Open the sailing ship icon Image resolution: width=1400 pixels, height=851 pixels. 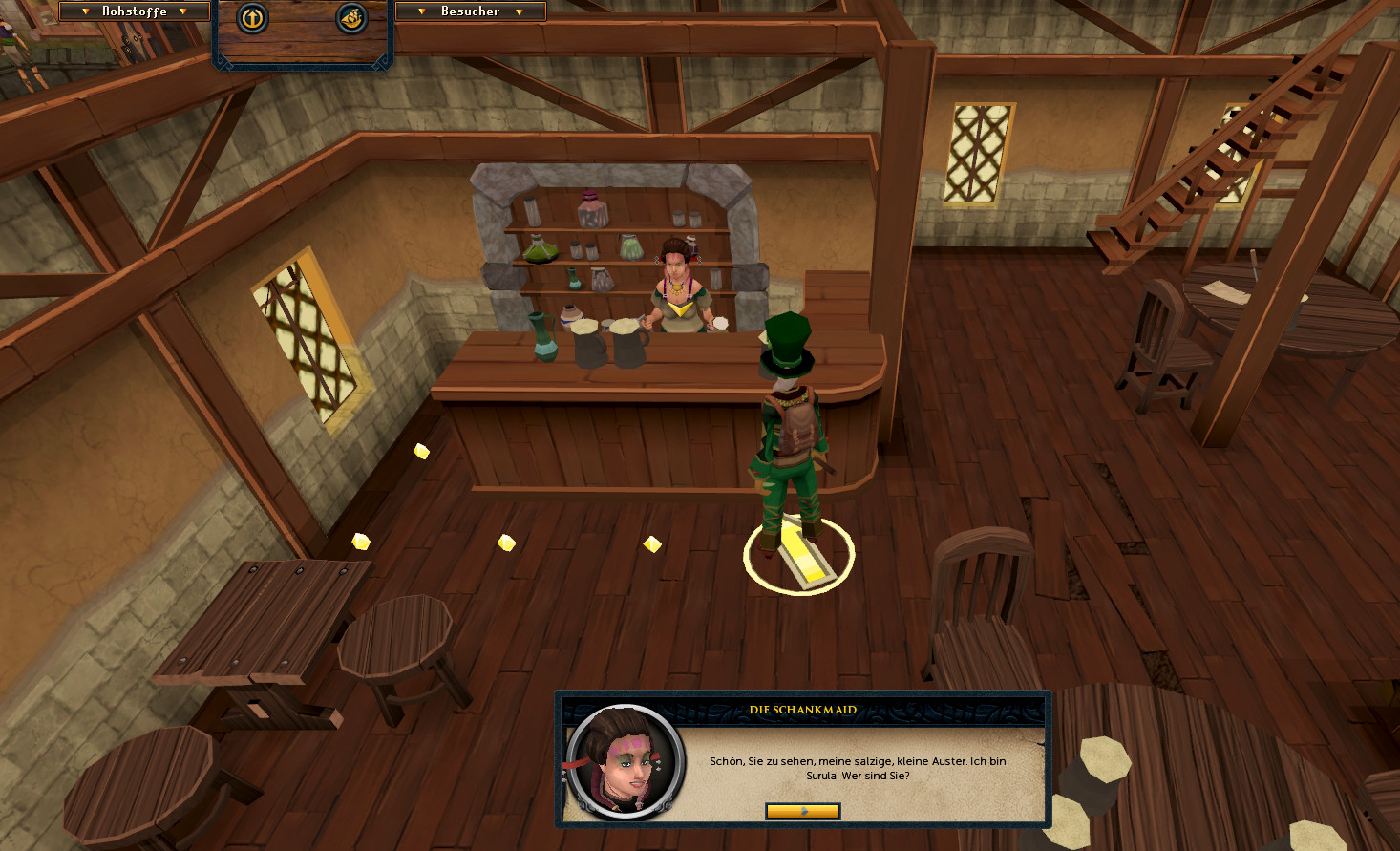click(351, 17)
